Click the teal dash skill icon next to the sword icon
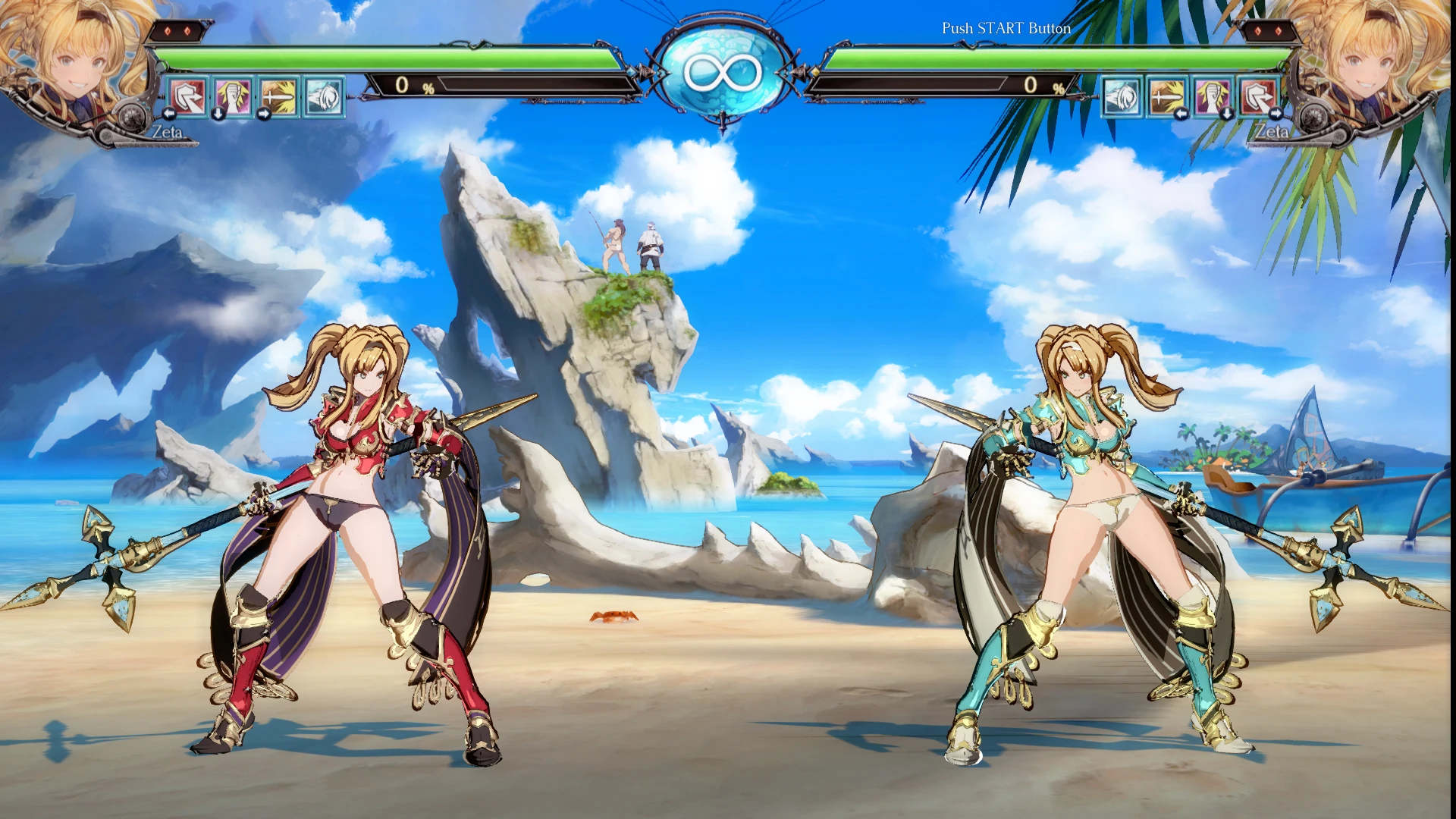The height and width of the screenshot is (819, 1456). (324, 97)
